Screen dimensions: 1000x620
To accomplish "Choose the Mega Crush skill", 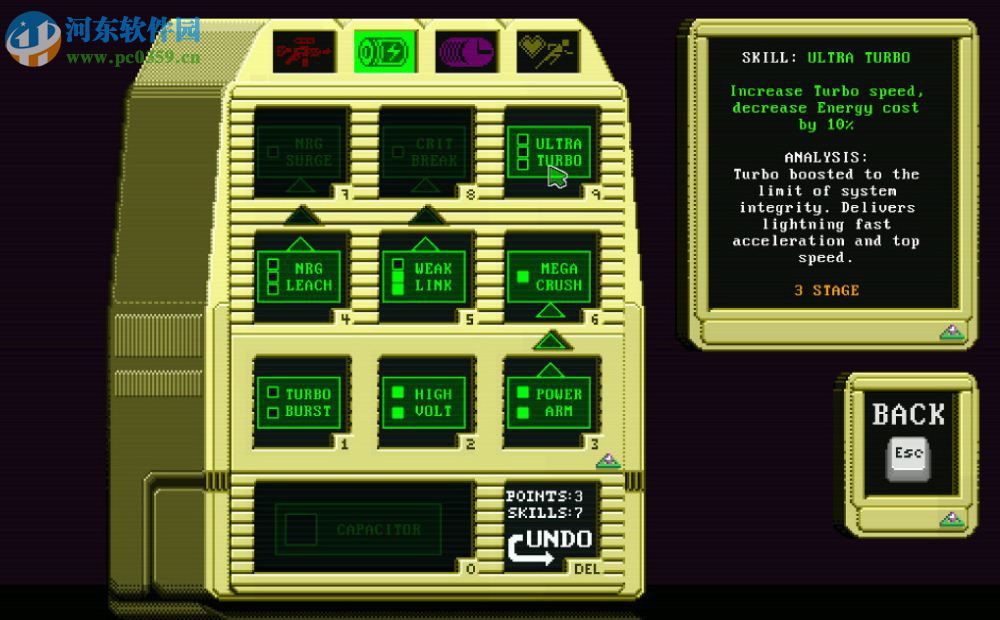I will pos(549,276).
